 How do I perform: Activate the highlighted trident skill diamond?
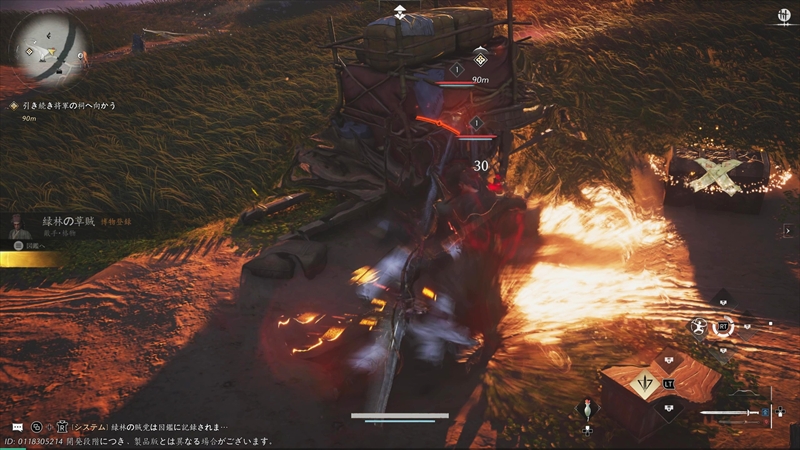(645, 383)
